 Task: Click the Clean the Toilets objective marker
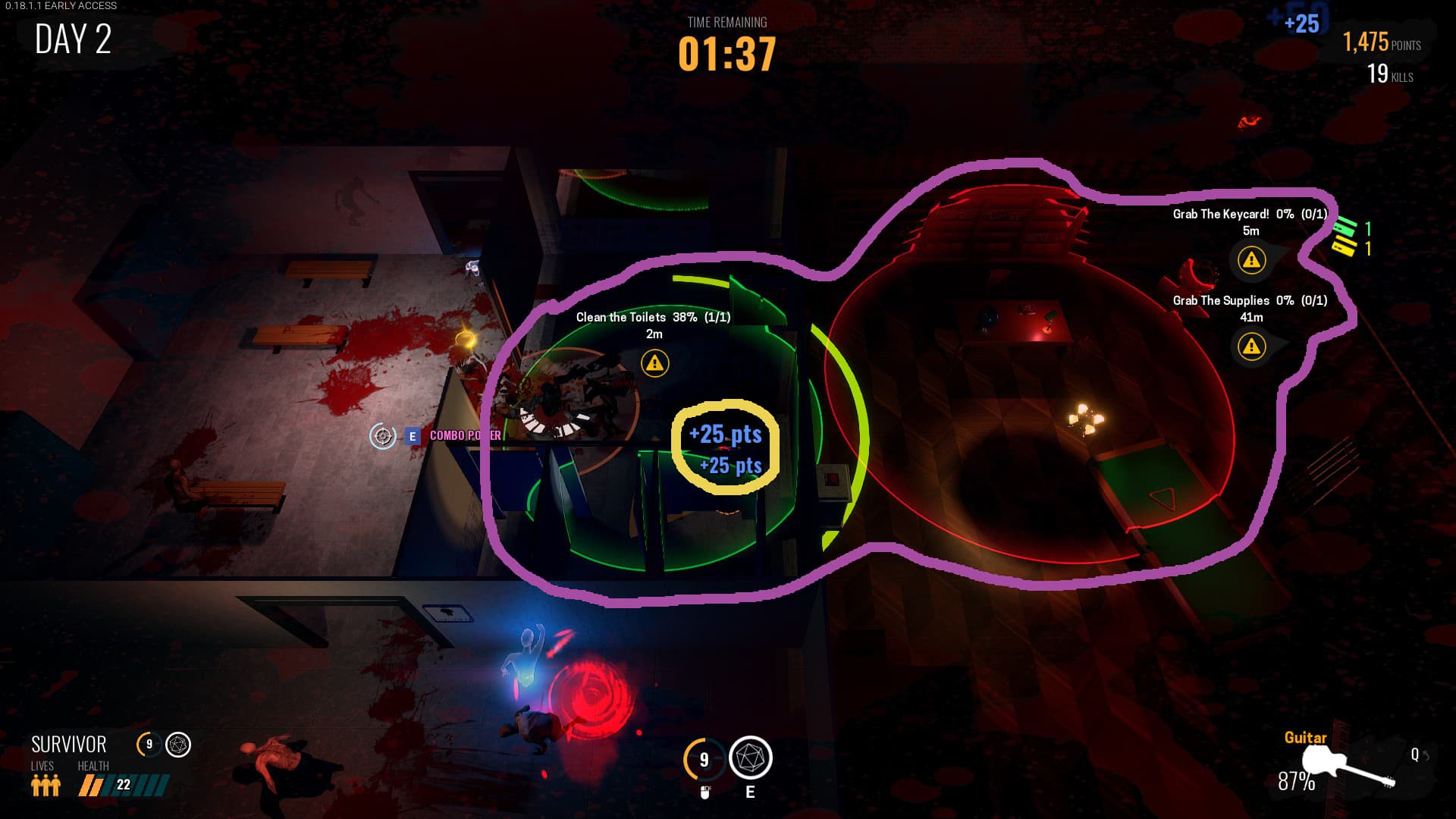click(x=654, y=363)
